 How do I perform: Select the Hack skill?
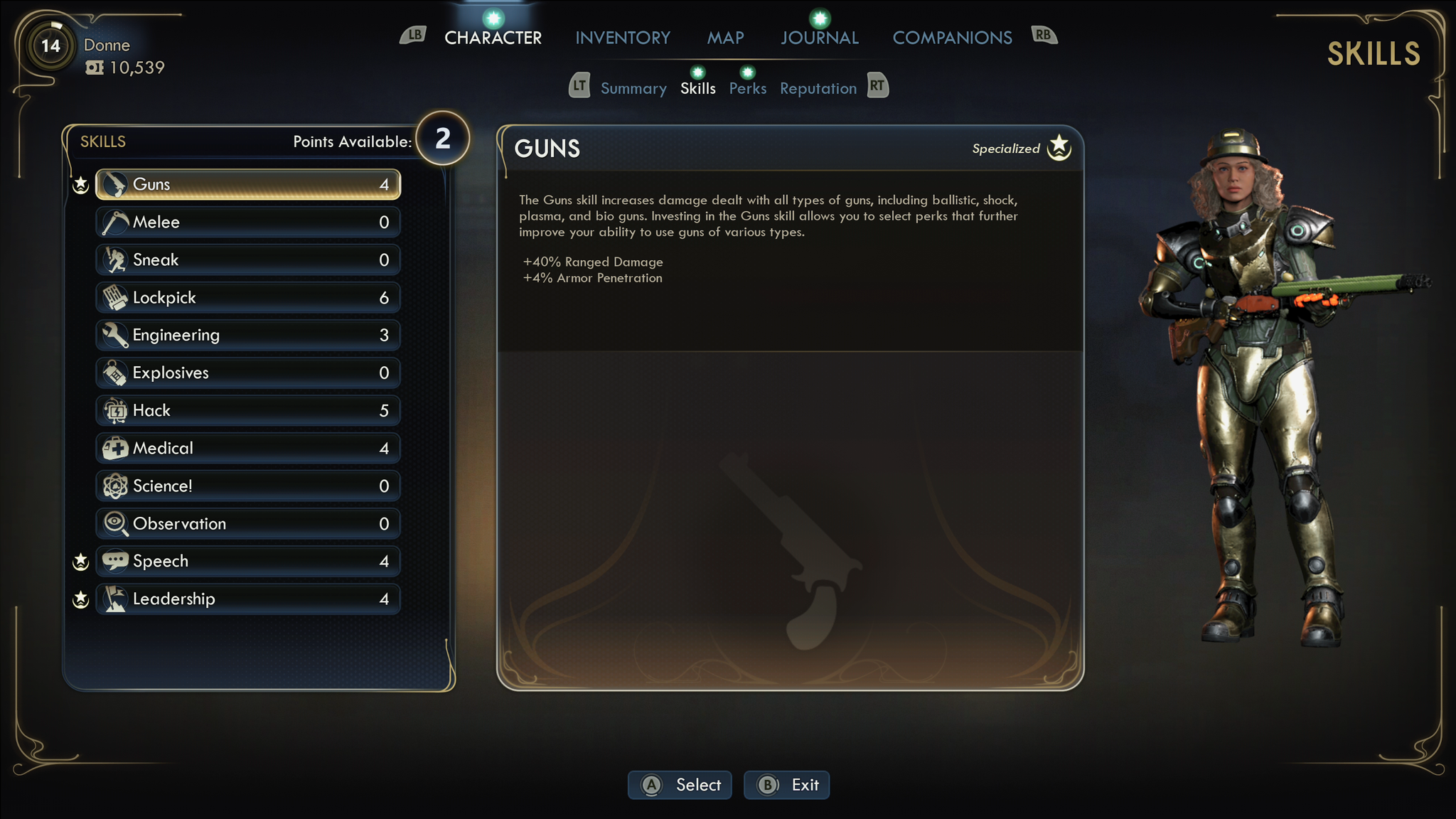click(247, 411)
